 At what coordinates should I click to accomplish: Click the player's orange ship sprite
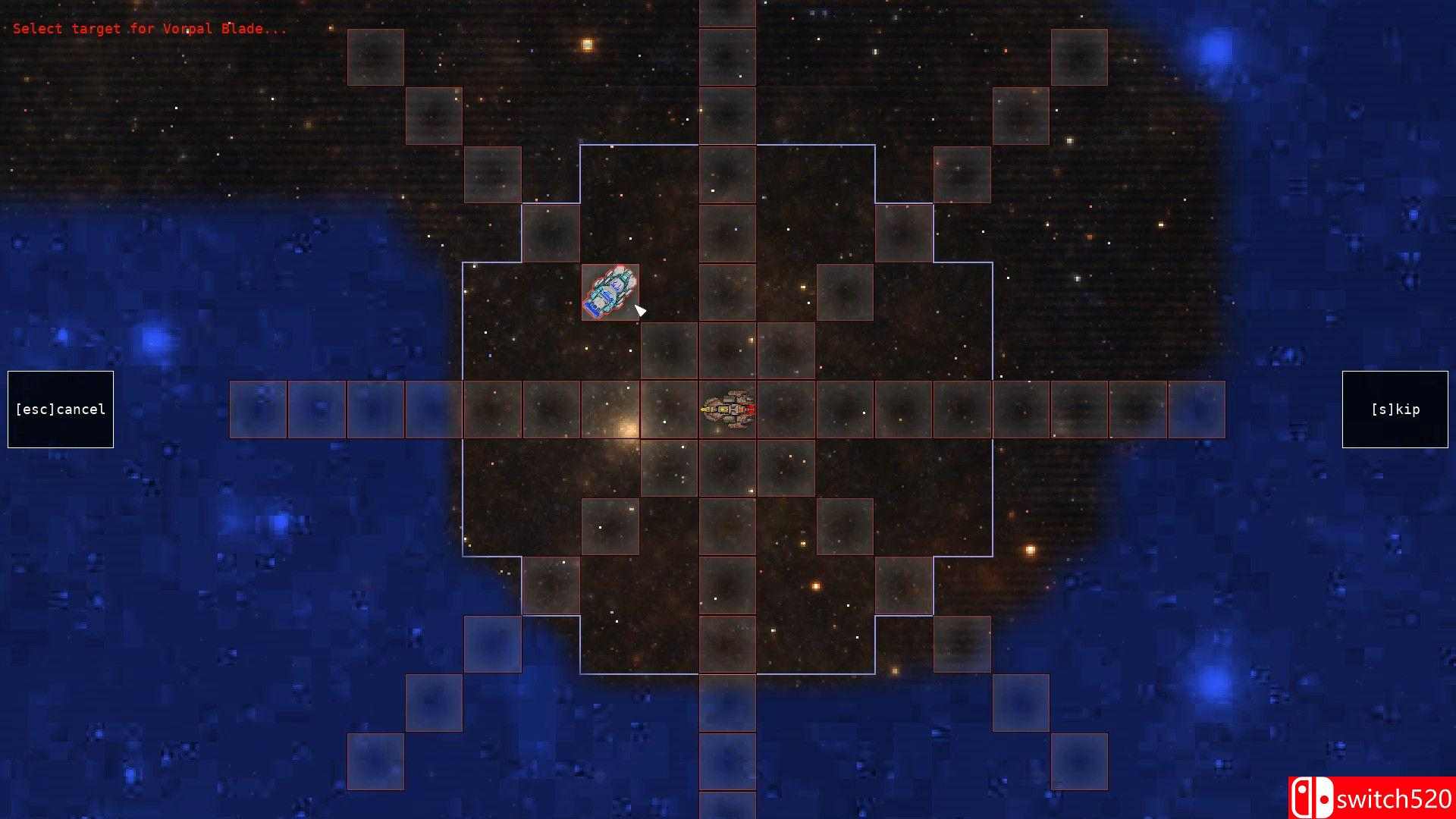tap(728, 409)
